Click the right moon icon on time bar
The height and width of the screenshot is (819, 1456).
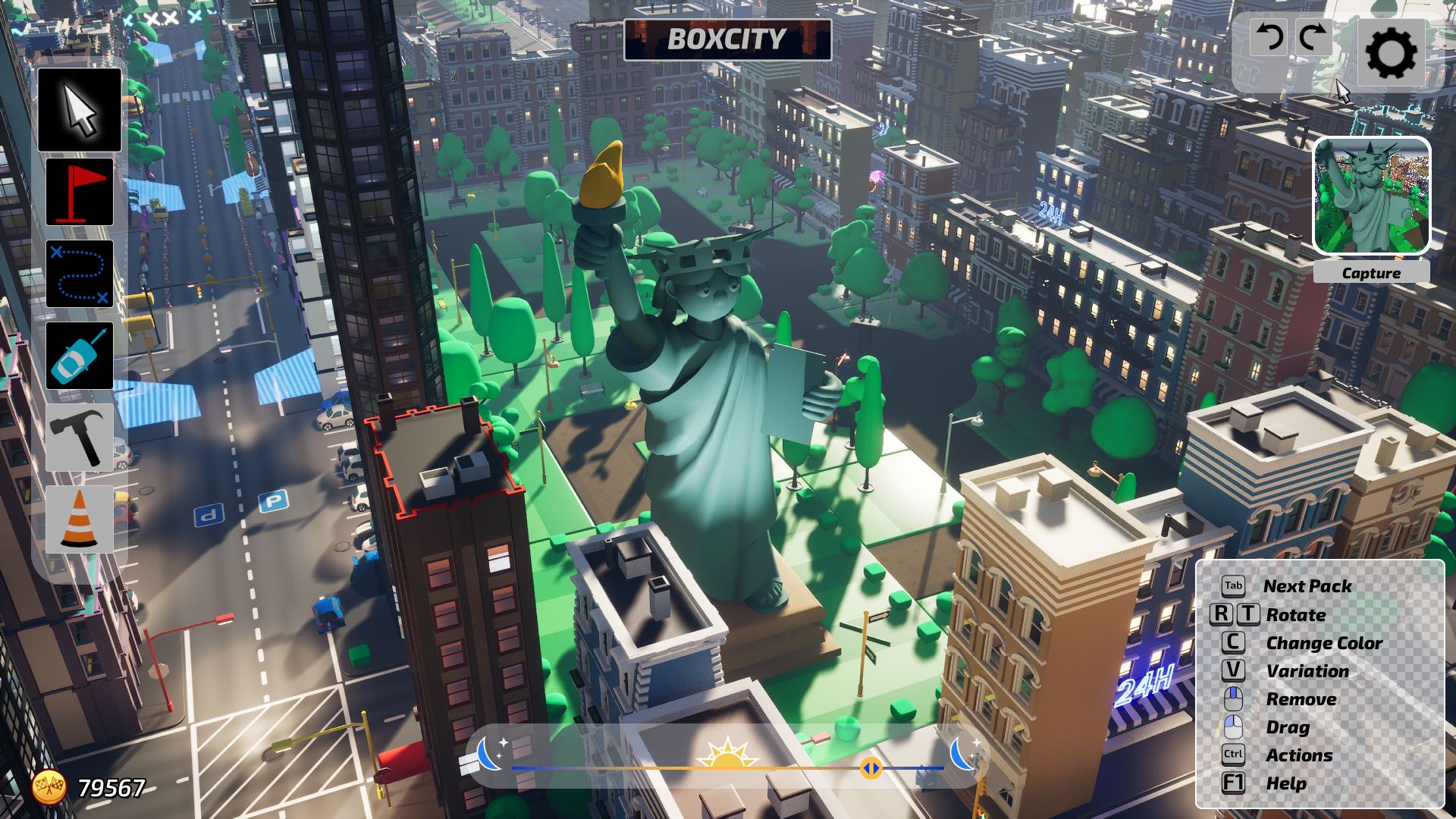pyautogui.click(x=964, y=753)
